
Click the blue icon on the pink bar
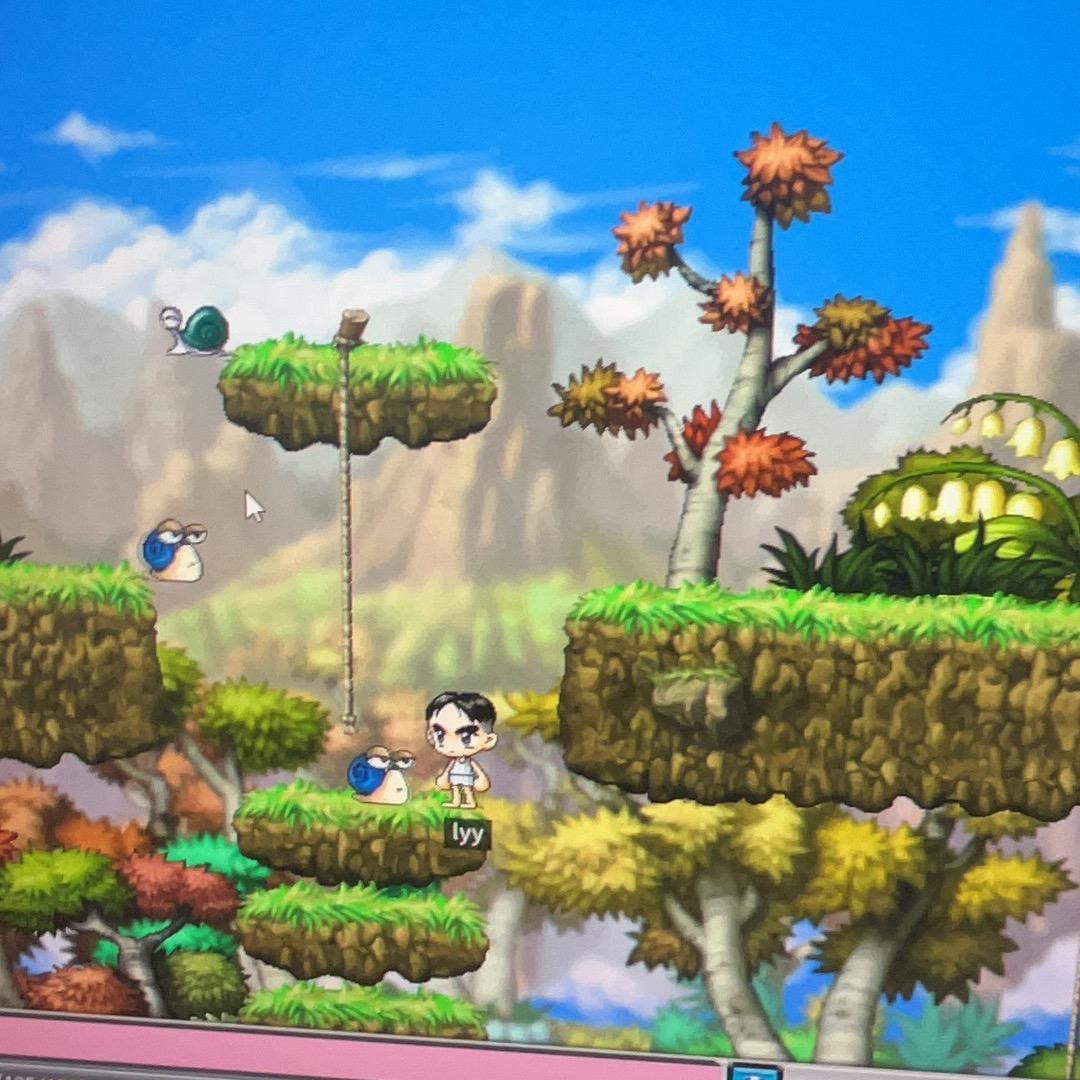click(x=755, y=1071)
